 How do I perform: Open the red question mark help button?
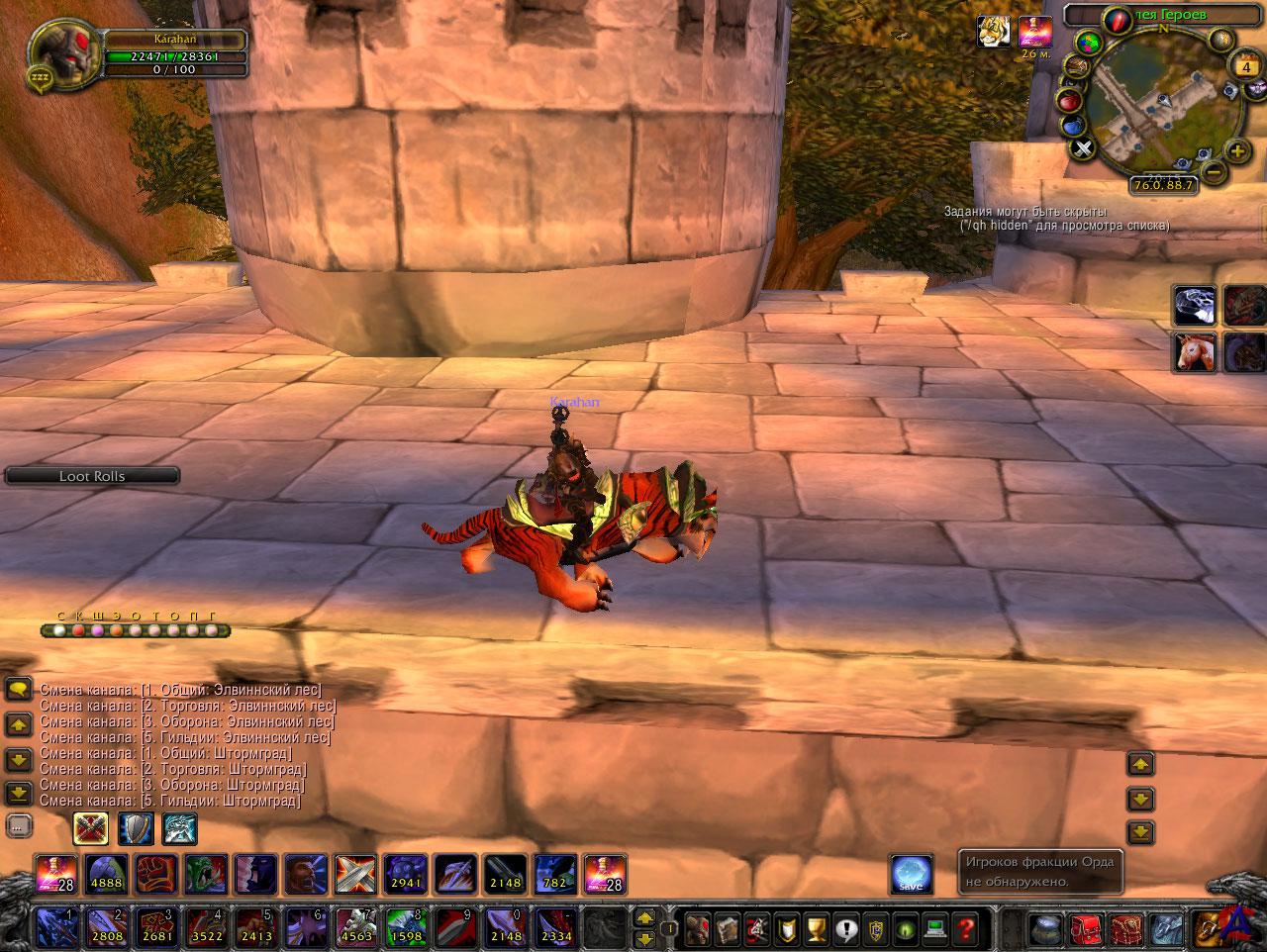tap(966, 929)
